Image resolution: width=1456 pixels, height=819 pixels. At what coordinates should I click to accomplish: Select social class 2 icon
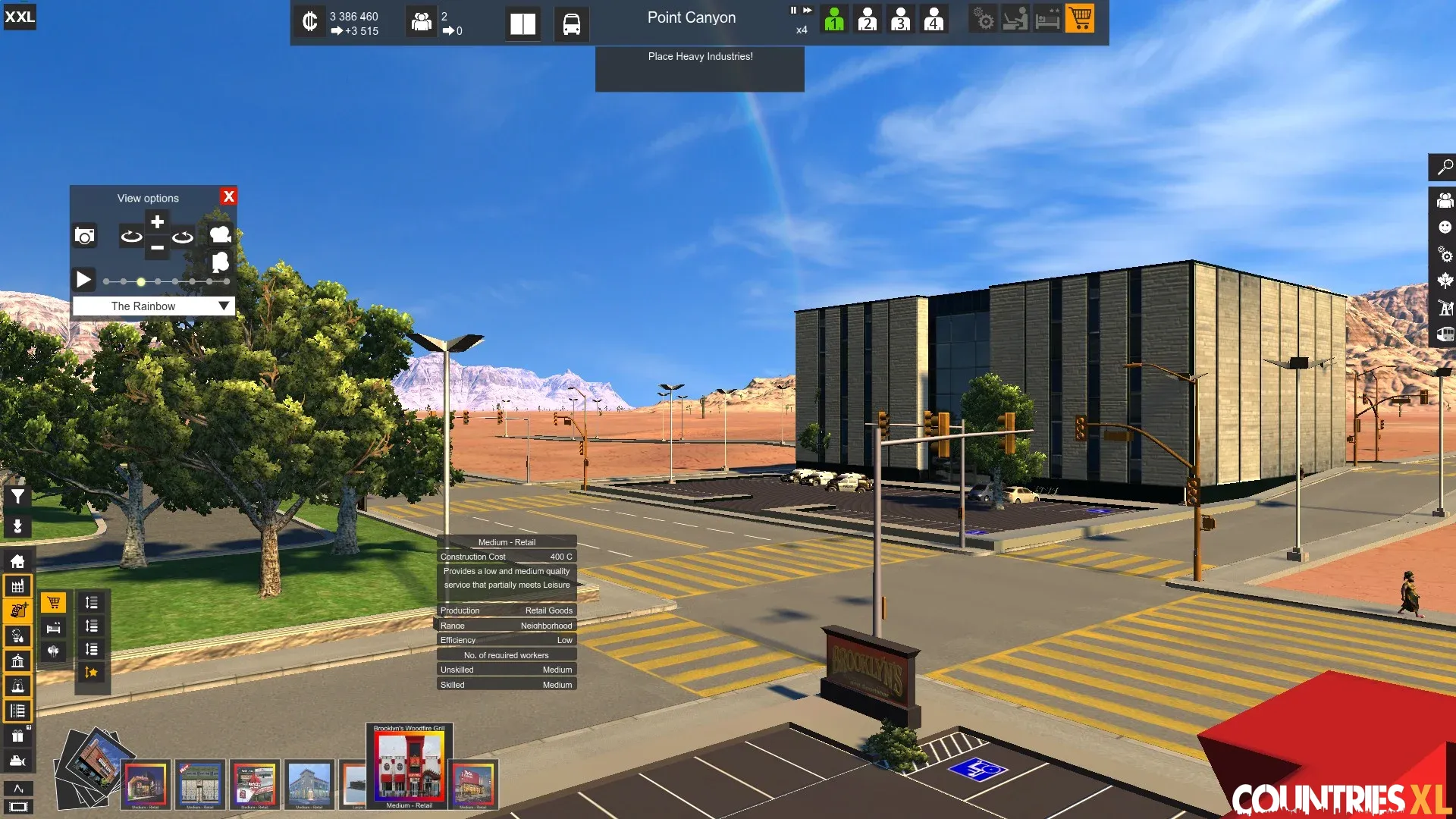[868, 19]
